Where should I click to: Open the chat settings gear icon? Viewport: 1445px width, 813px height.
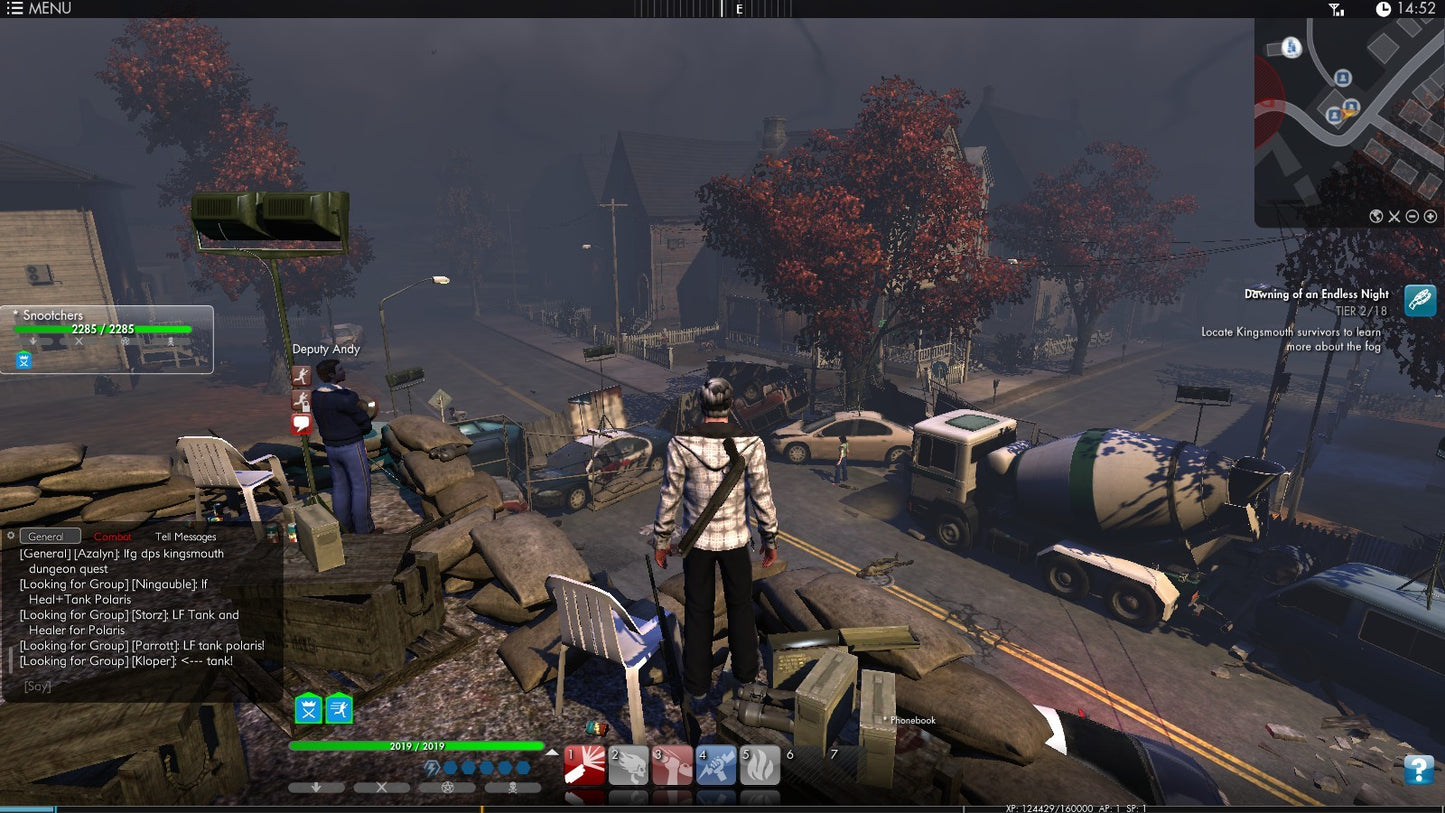pos(13,536)
